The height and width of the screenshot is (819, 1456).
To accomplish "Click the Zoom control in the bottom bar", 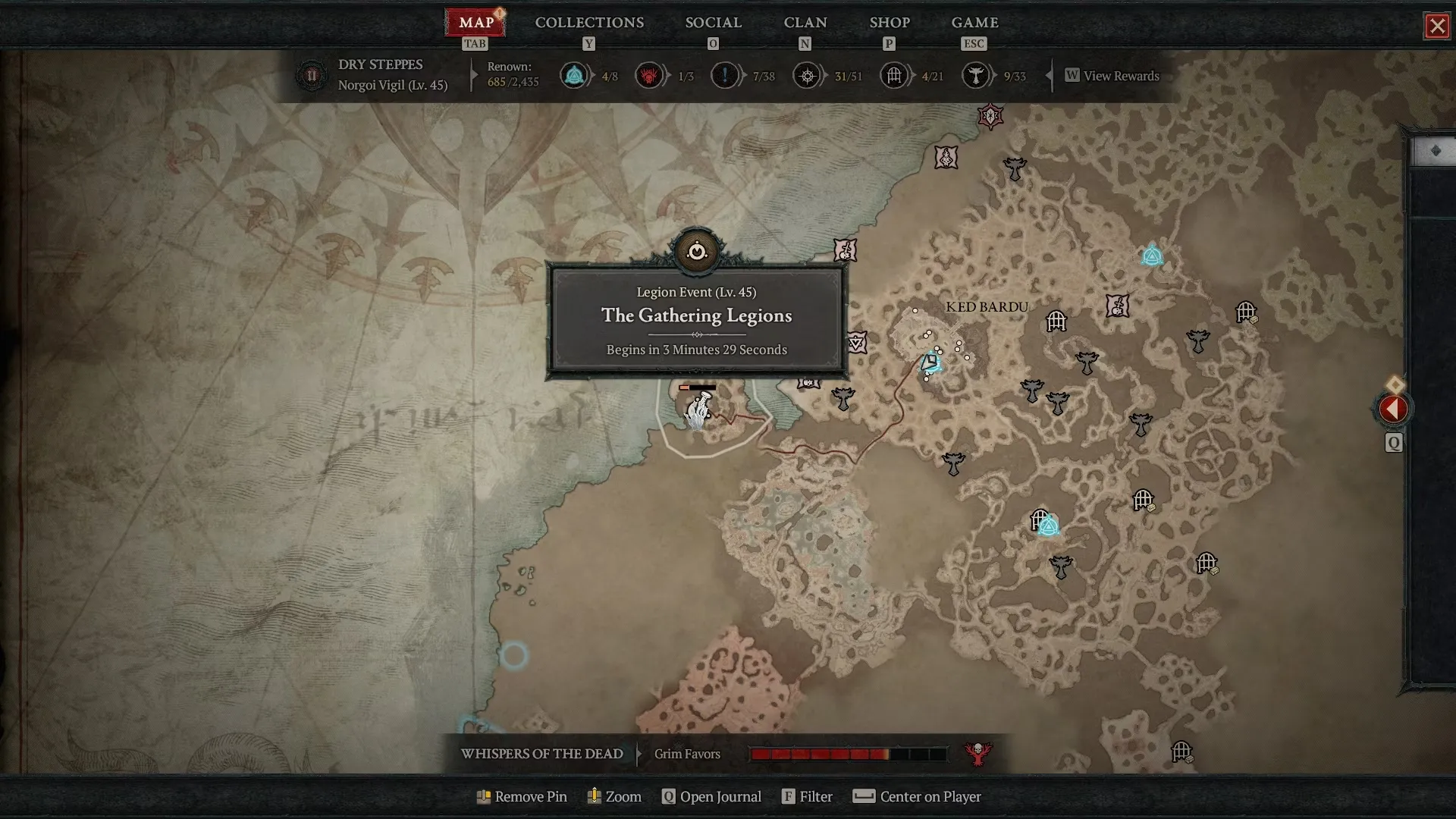I will tap(614, 796).
